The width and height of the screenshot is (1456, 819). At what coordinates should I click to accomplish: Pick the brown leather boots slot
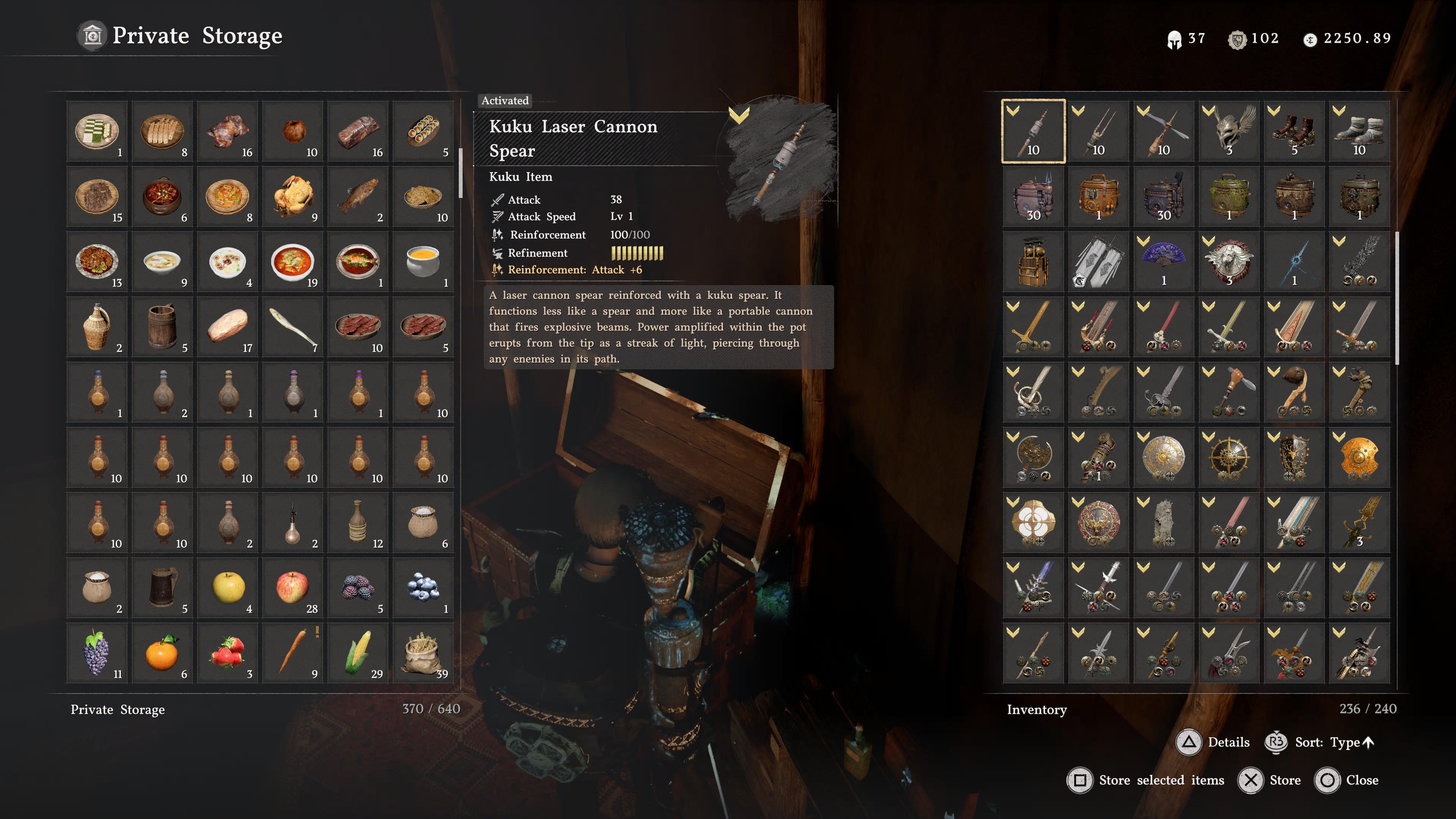point(1294,131)
